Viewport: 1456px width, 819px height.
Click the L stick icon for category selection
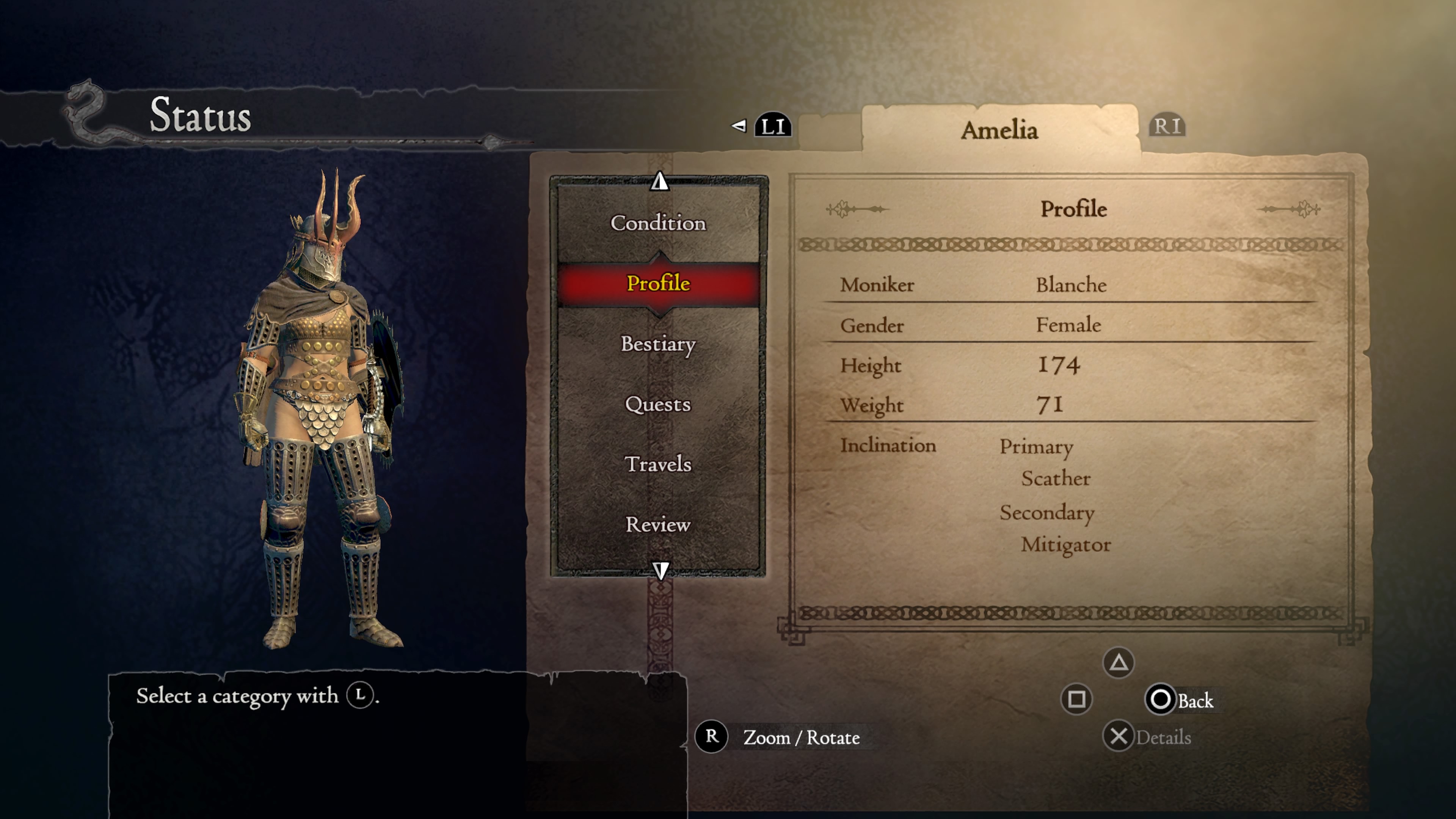(360, 697)
